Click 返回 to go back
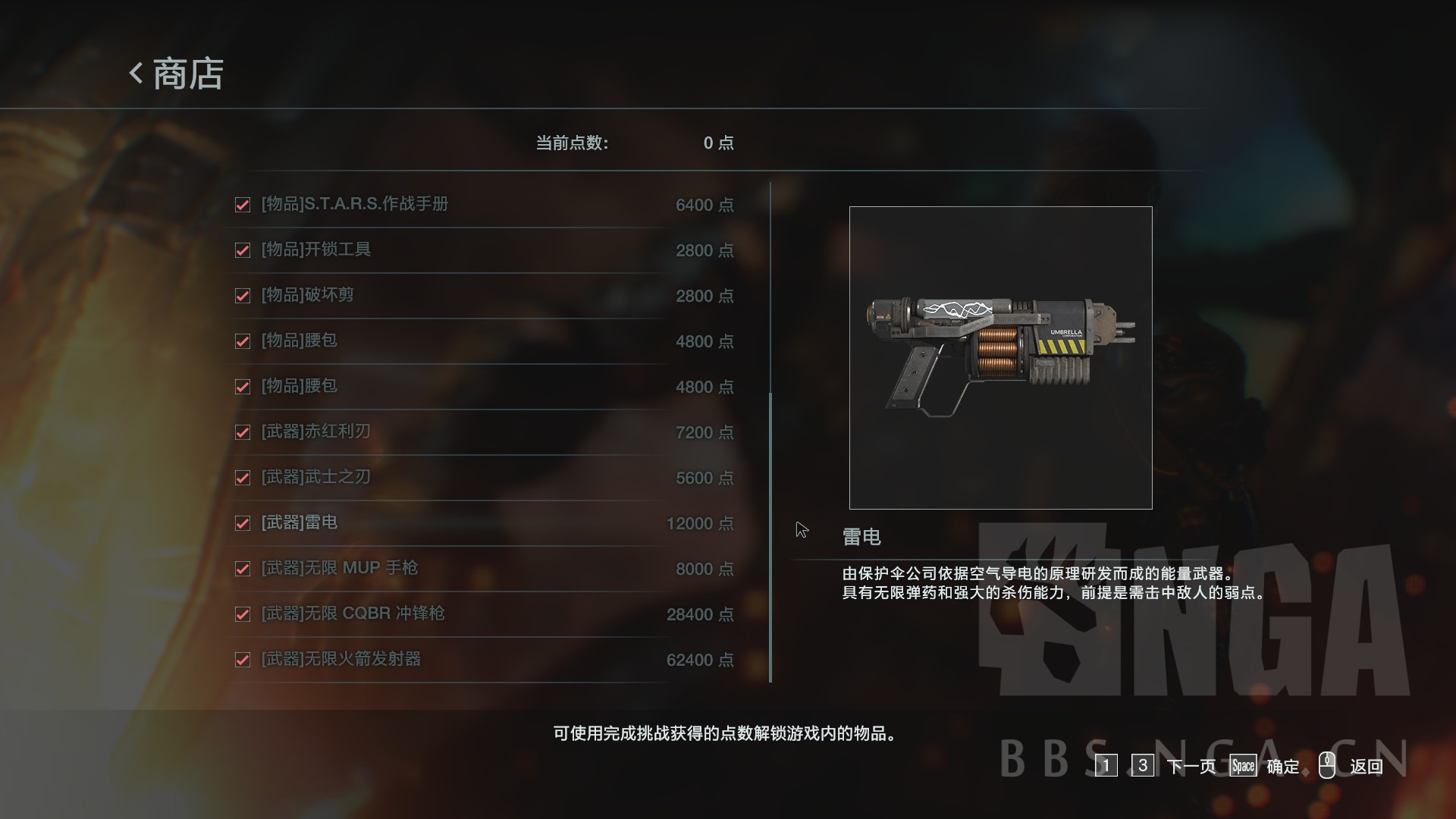 (x=1365, y=767)
